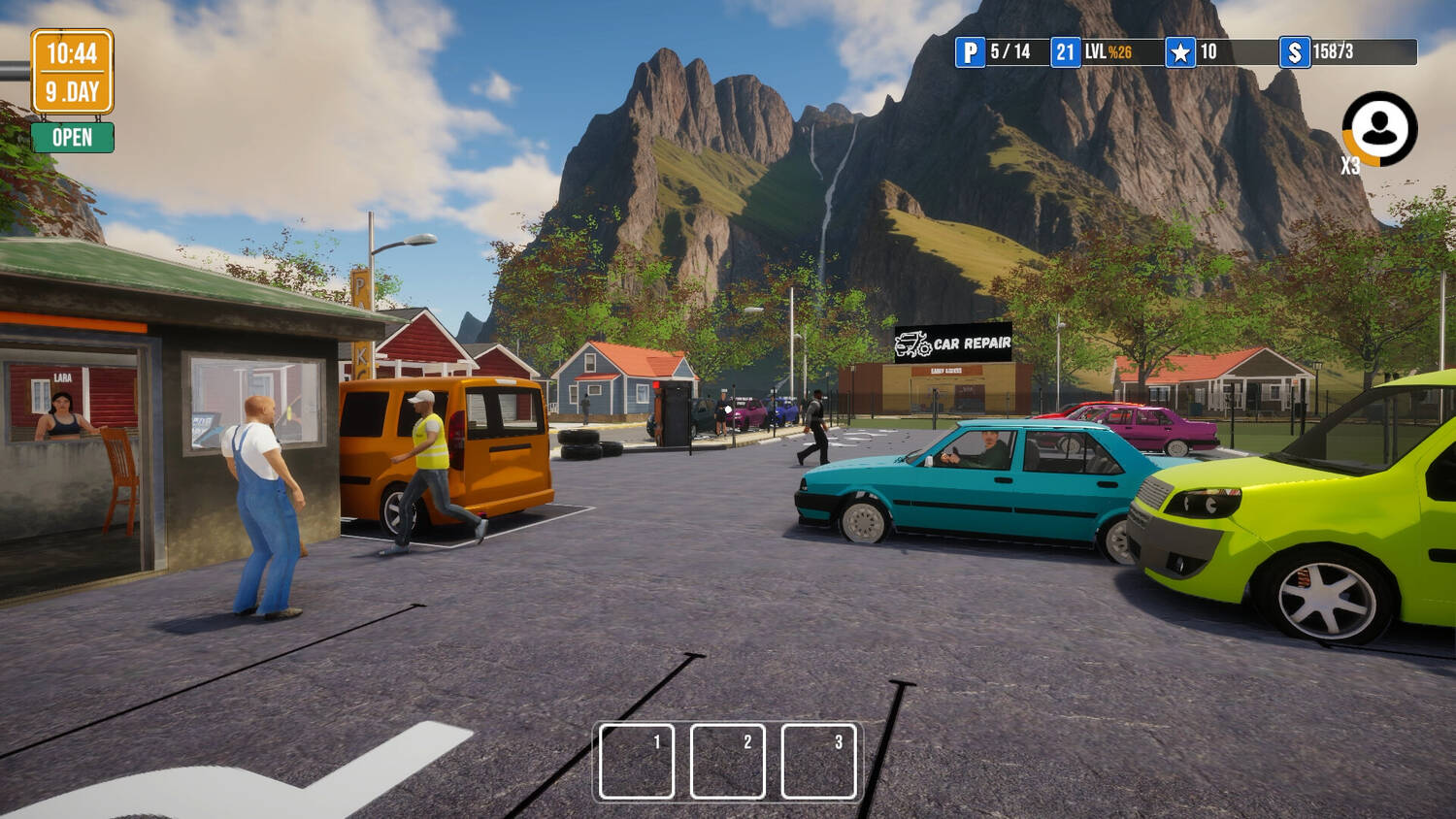The image size is (1456, 819).
Task: Click the blue parking P icon
Action: (970, 52)
